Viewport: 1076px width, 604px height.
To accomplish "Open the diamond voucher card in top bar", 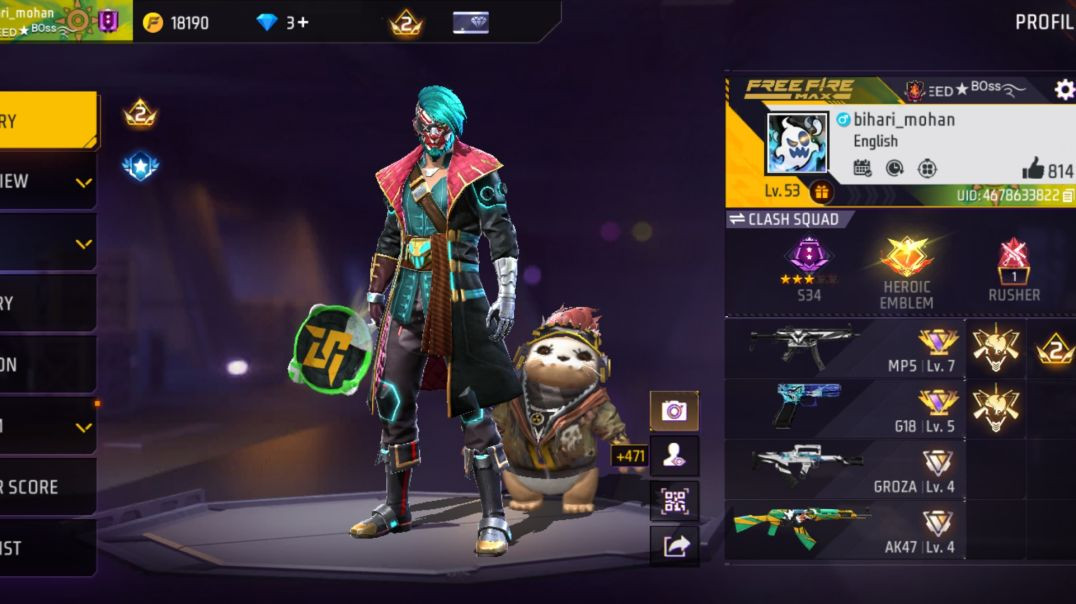I will click(x=470, y=22).
